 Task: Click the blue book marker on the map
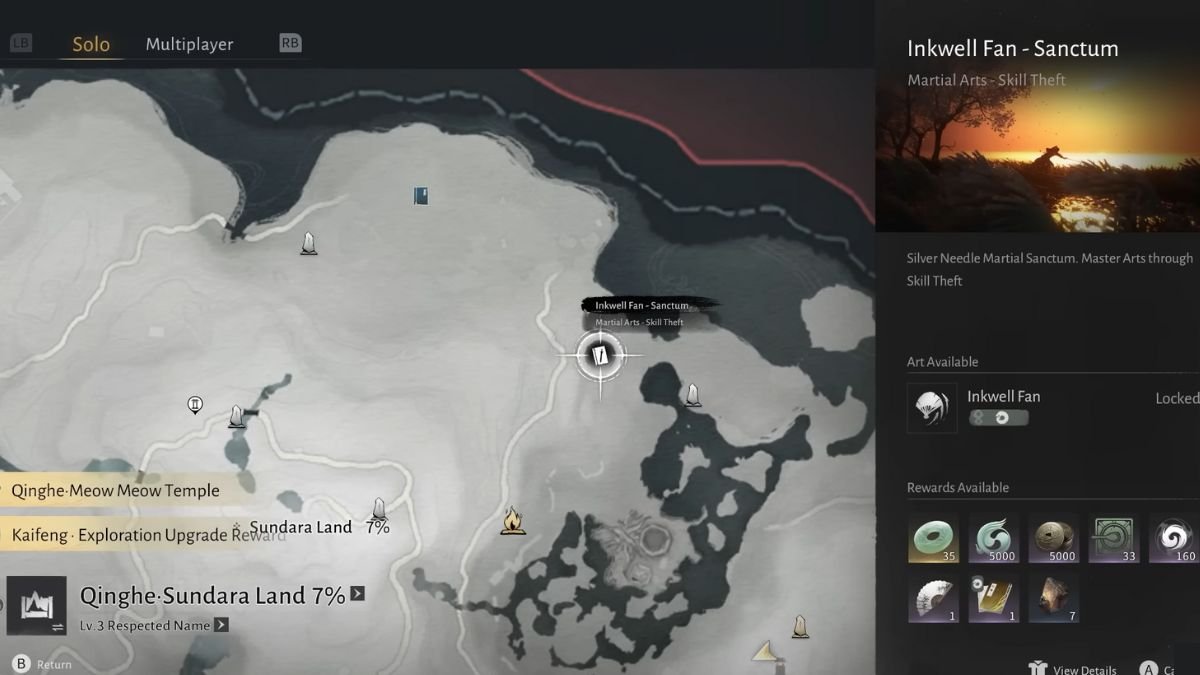coord(421,195)
